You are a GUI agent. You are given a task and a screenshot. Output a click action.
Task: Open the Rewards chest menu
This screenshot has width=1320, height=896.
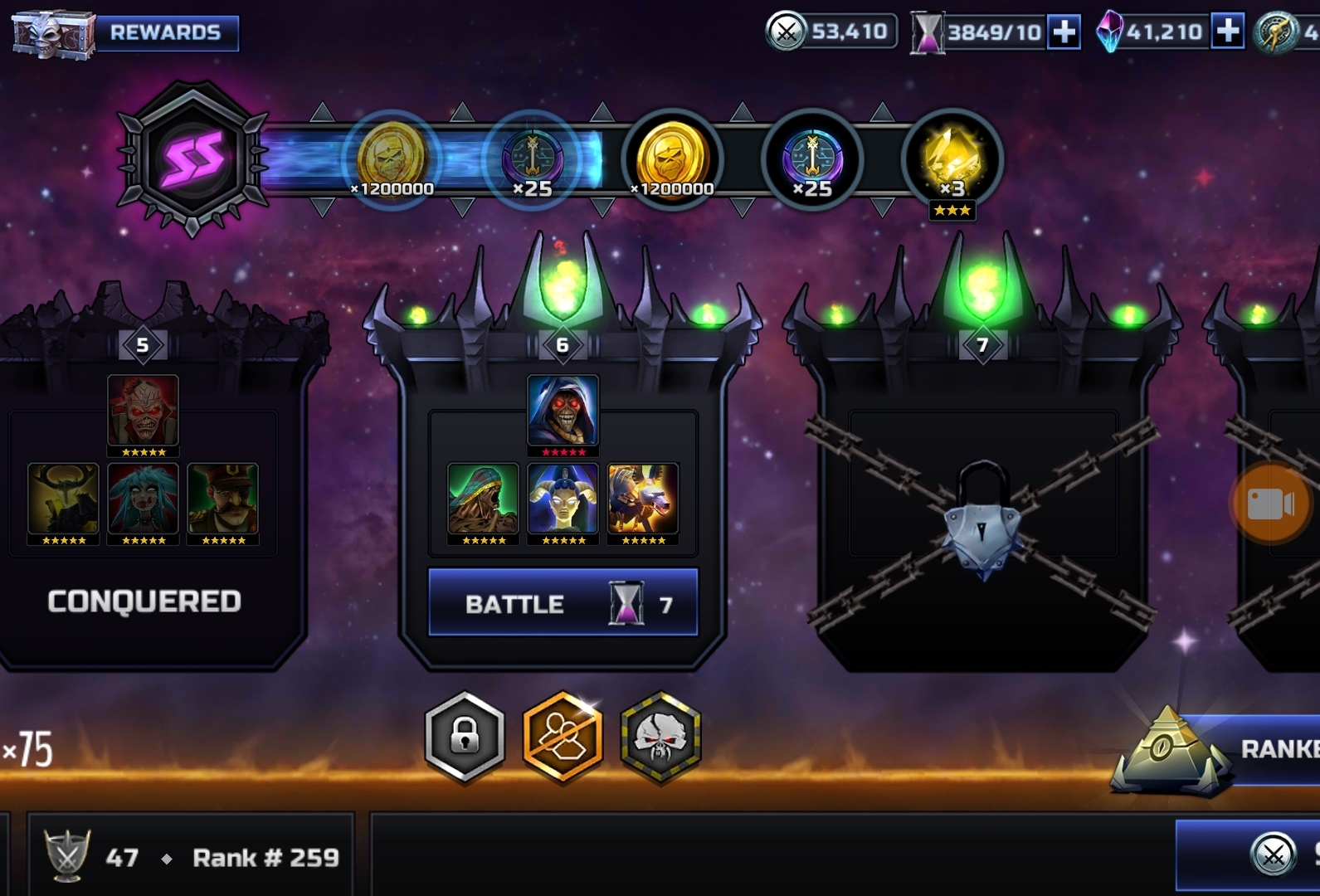click(124, 33)
